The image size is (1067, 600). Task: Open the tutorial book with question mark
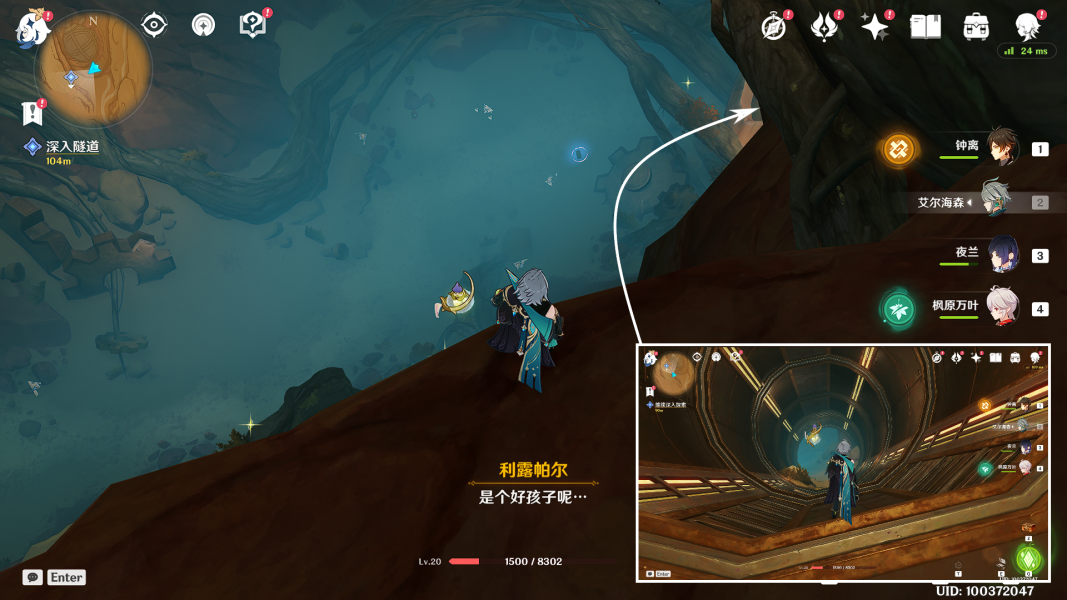(x=253, y=25)
